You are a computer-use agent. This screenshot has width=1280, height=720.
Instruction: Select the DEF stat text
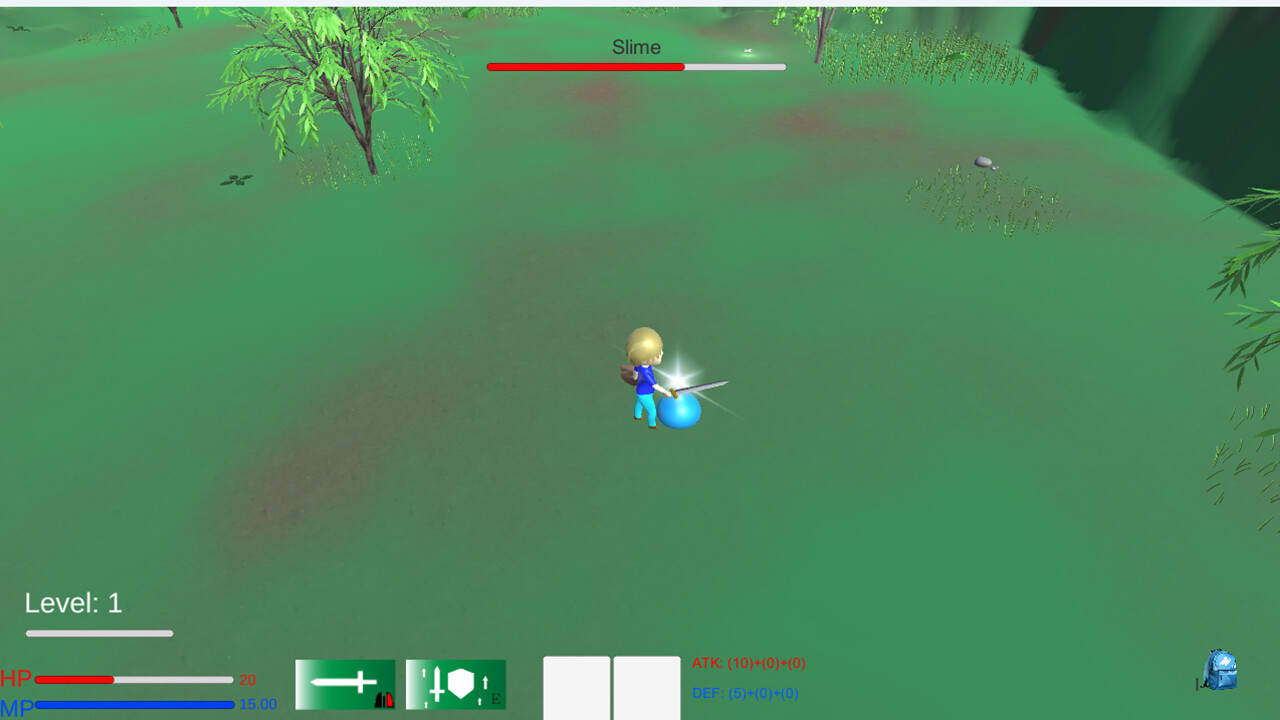(747, 692)
